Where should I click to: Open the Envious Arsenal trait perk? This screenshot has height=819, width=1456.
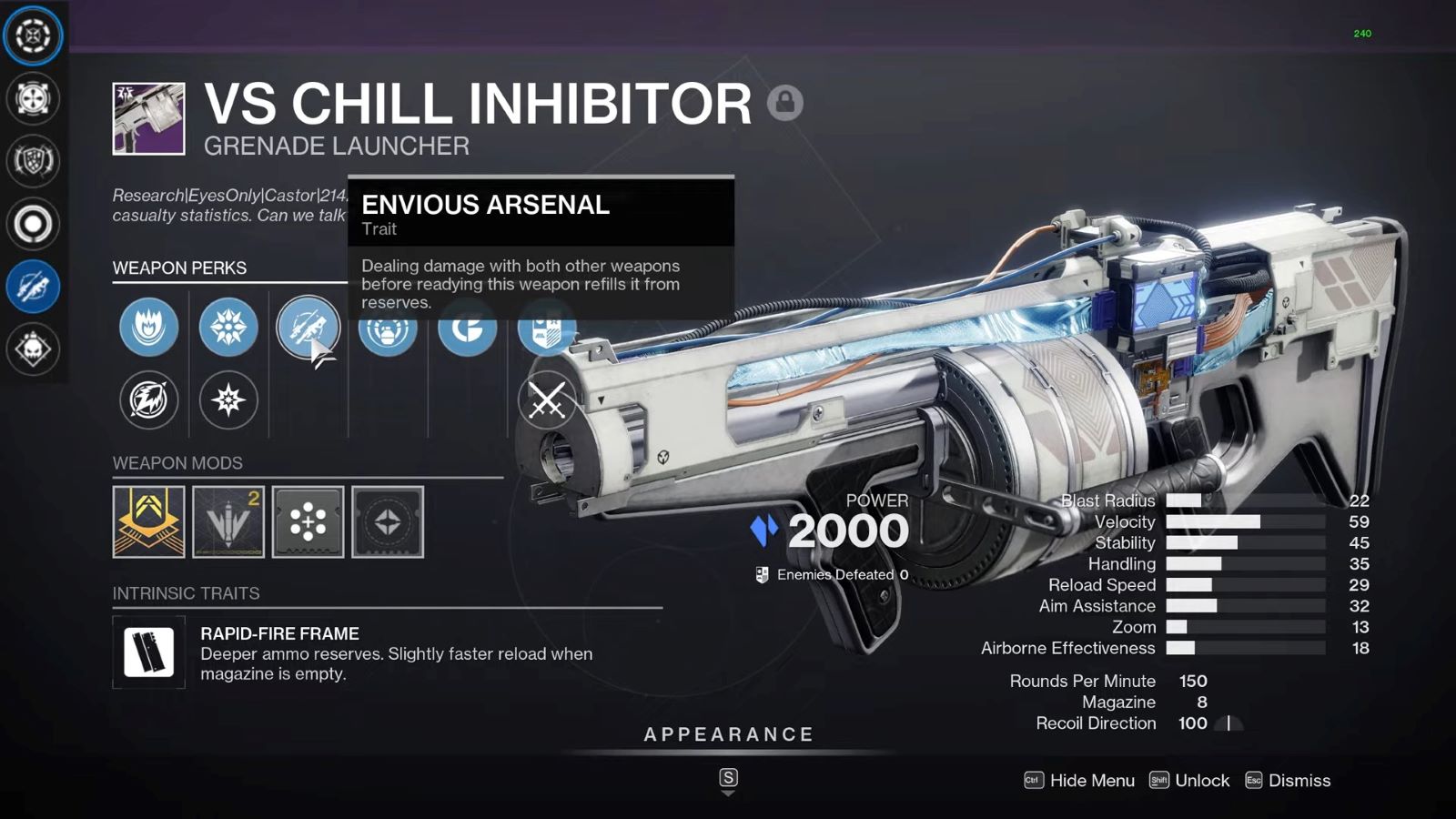click(308, 329)
